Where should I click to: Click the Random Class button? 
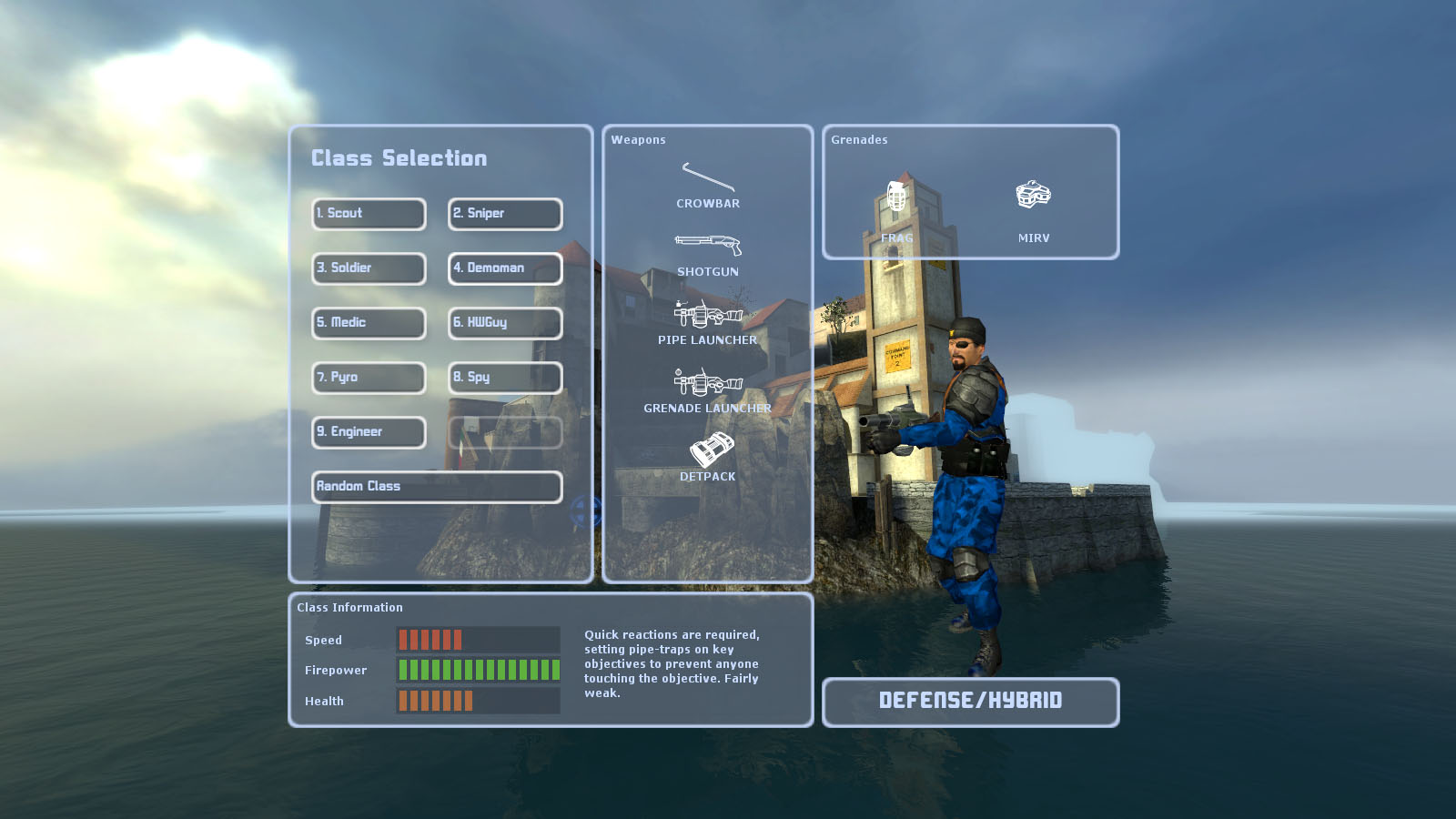[x=437, y=487]
